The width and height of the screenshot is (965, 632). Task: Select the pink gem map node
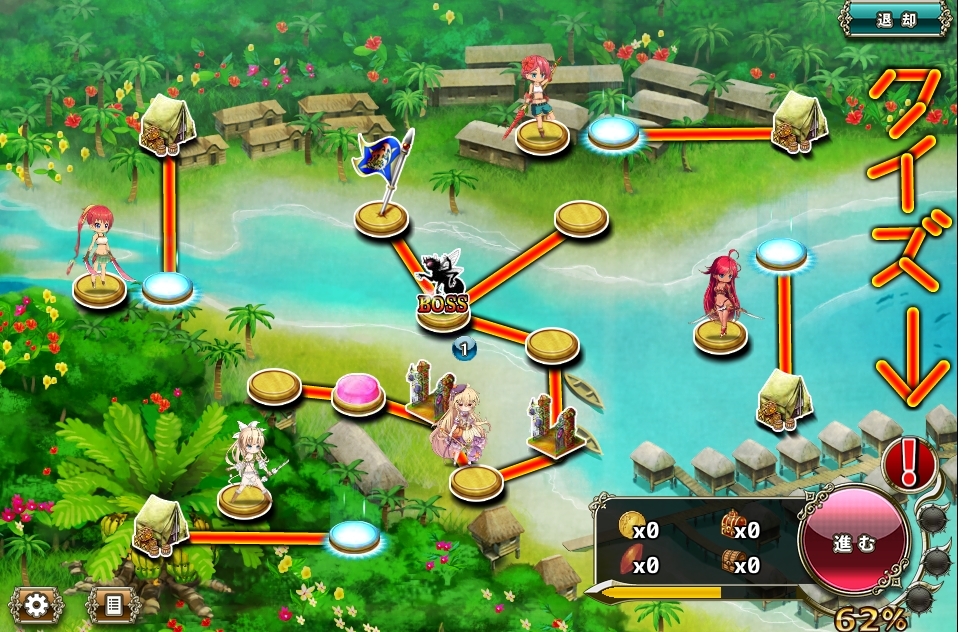coord(357,393)
